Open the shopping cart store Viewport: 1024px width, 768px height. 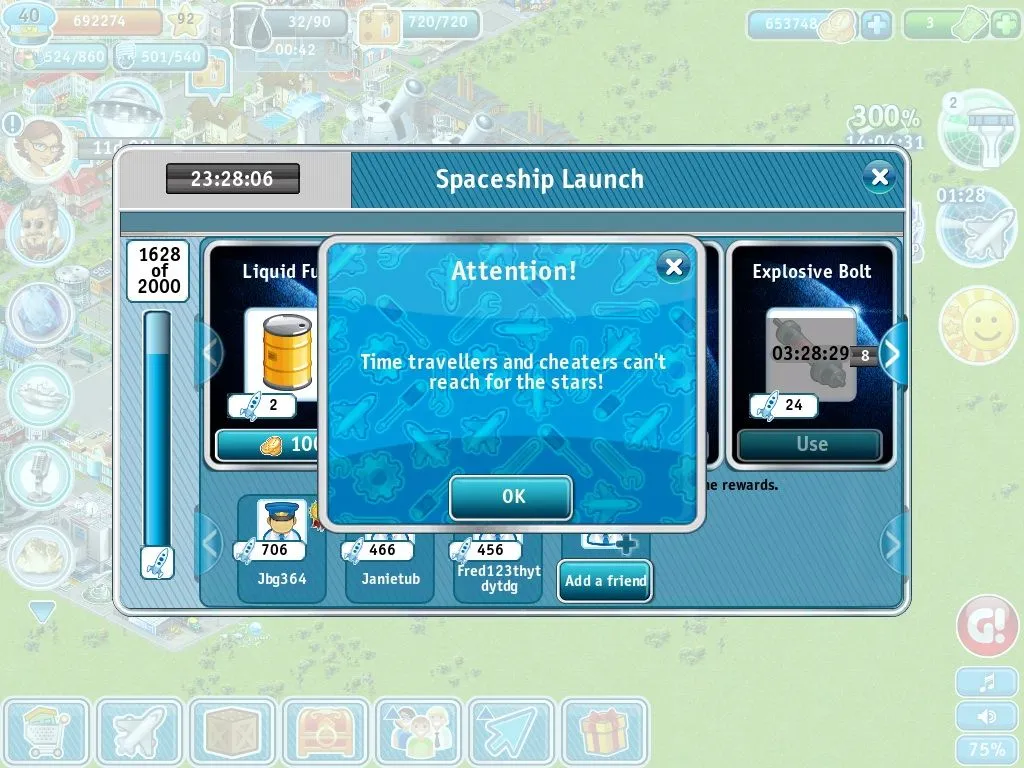(x=45, y=733)
